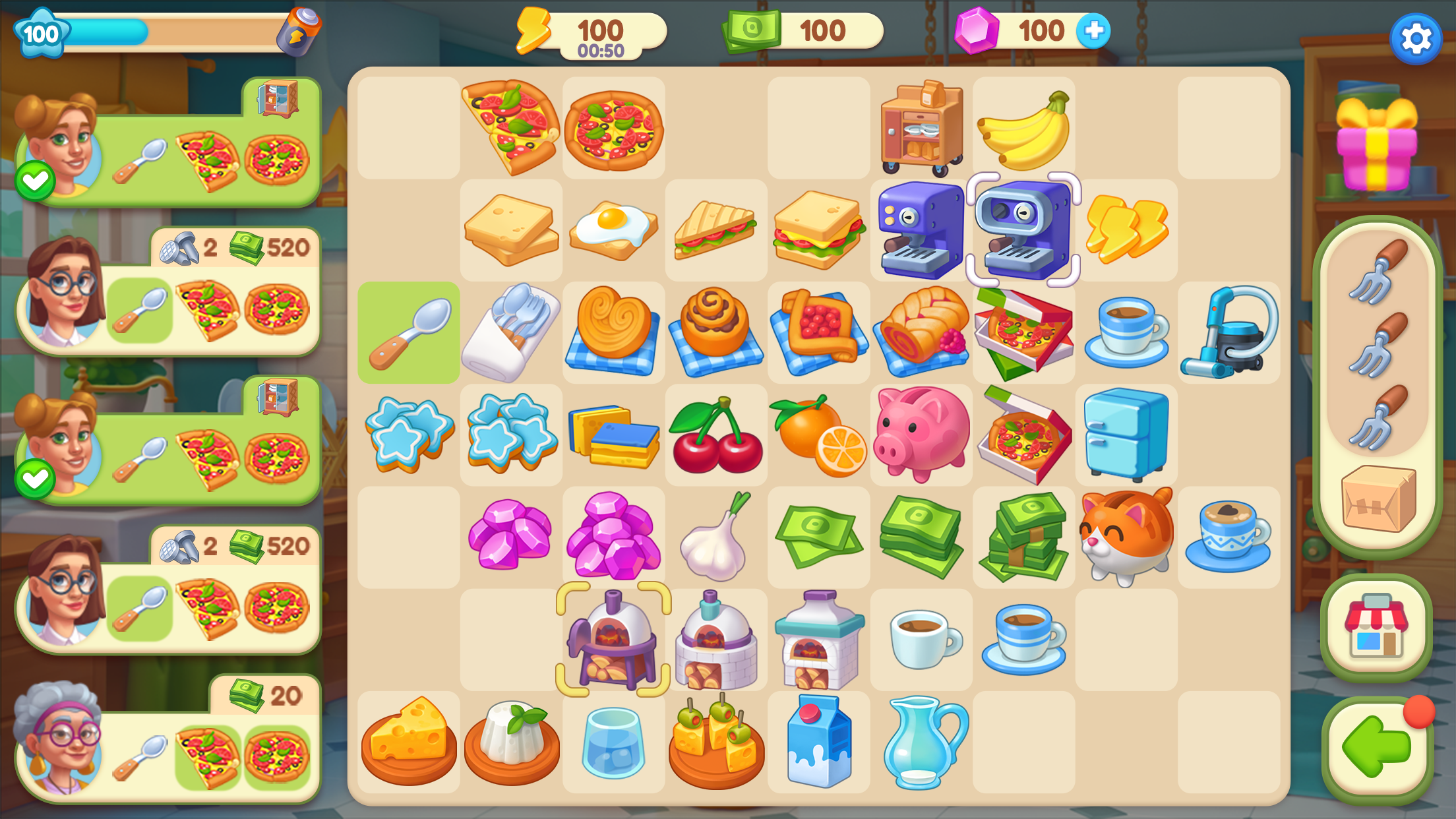Buy gems with the plus button

[x=1094, y=29]
